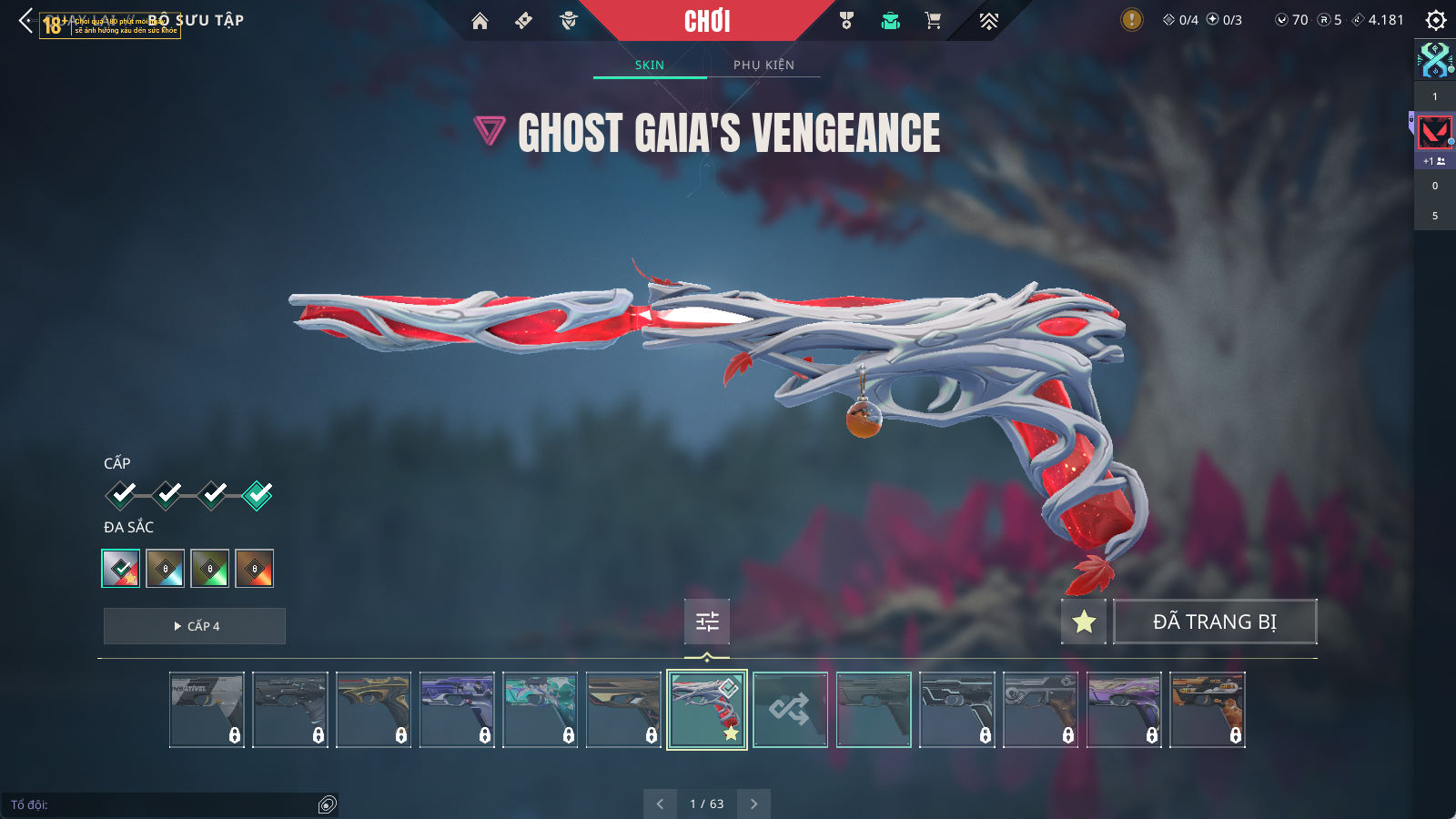Pick the locked green color variant
The image size is (1456, 819).
210,569
